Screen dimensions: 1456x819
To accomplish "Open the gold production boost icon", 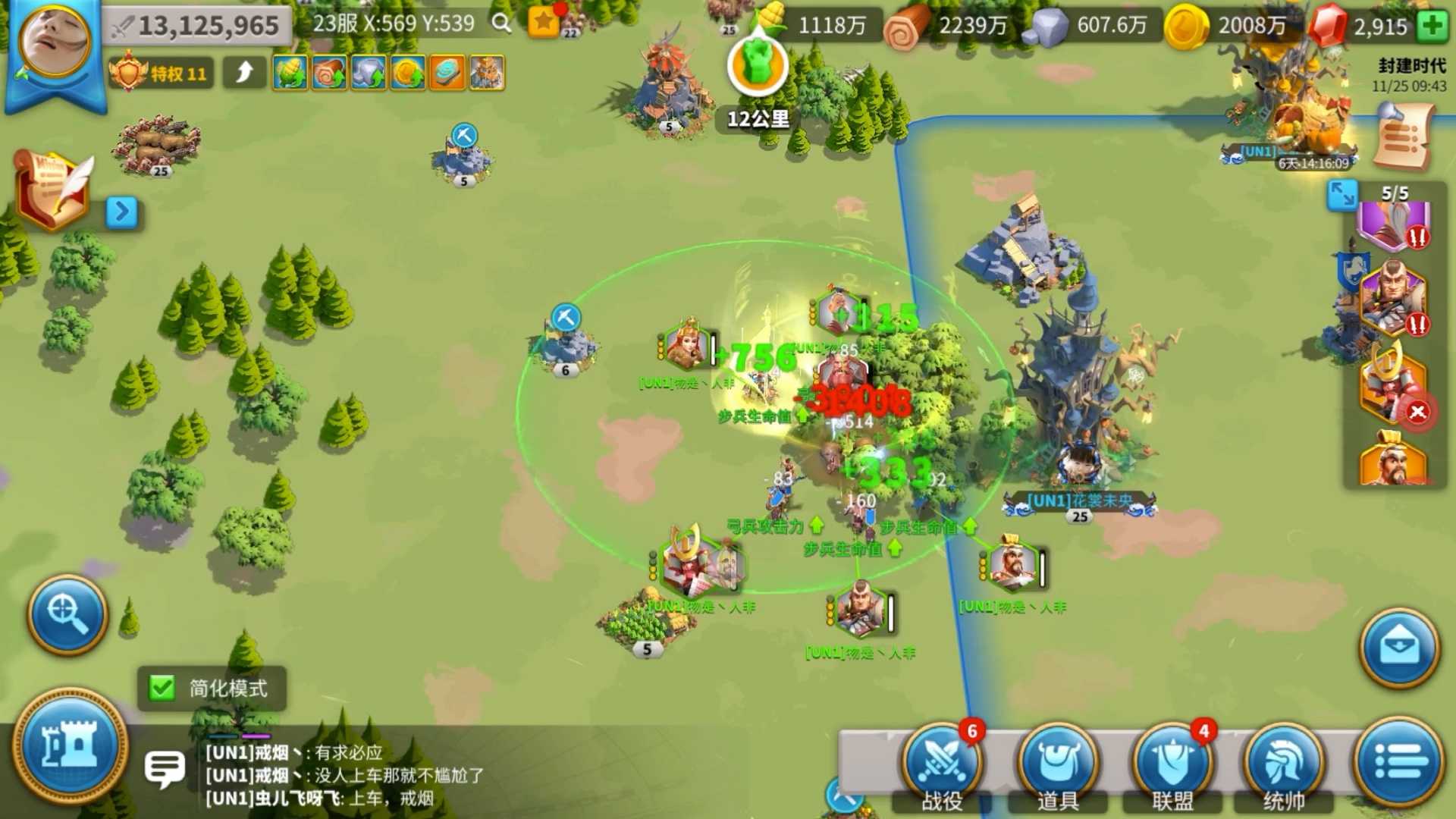I will click(x=407, y=72).
